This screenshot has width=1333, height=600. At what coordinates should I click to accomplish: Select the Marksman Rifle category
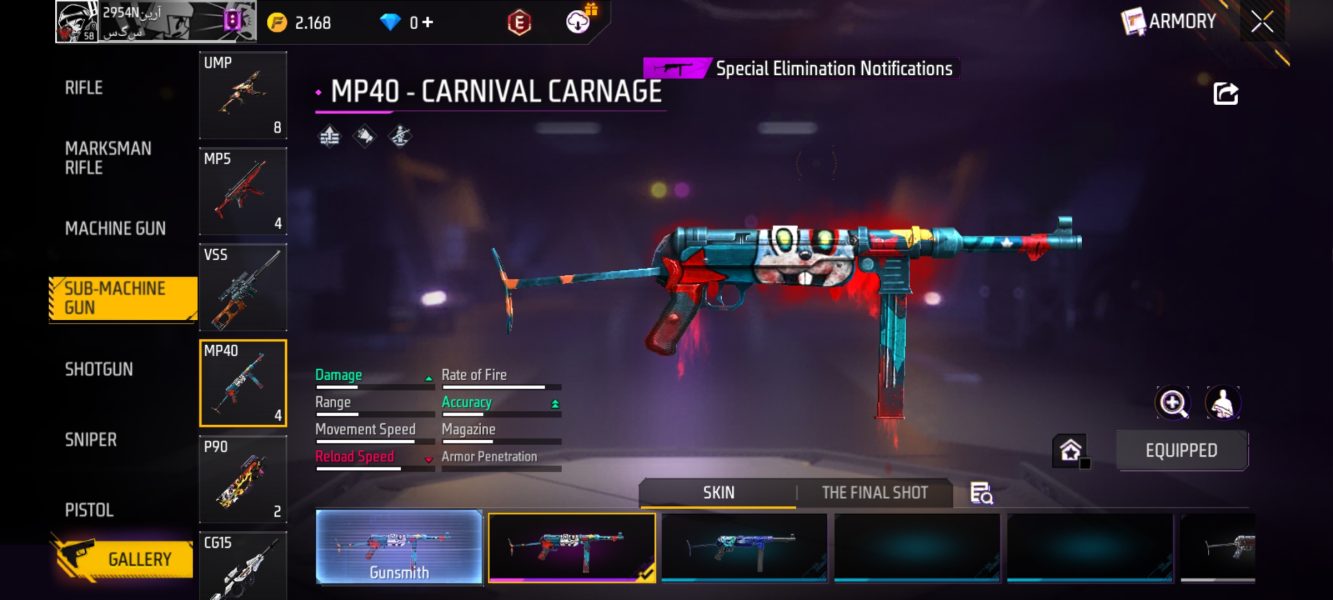pyautogui.click(x=108, y=158)
